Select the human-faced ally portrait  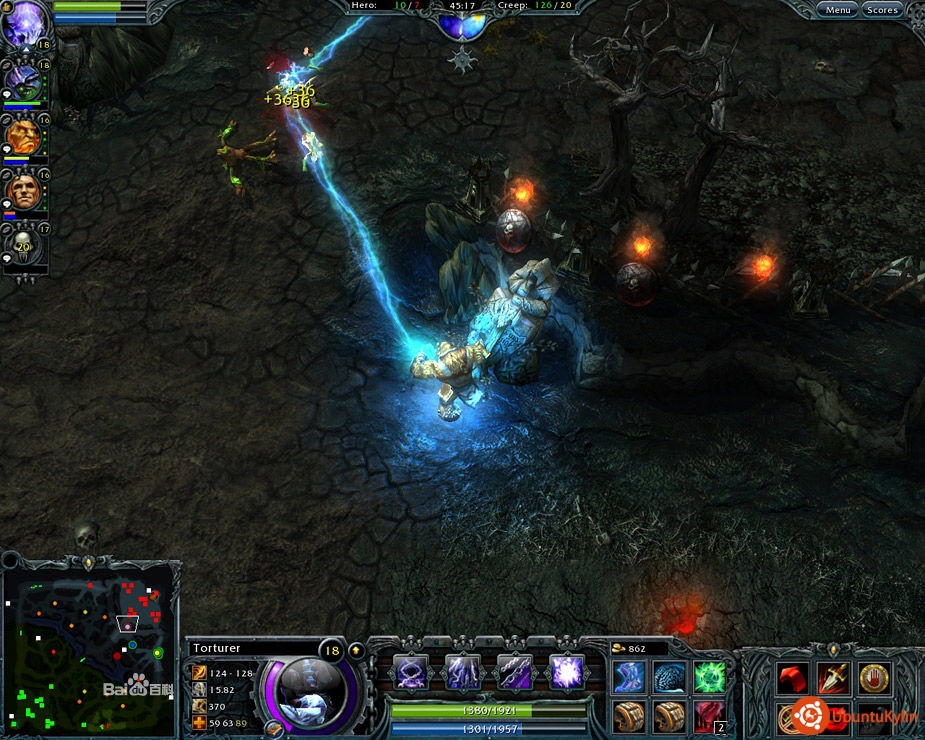(x=22, y=191)
